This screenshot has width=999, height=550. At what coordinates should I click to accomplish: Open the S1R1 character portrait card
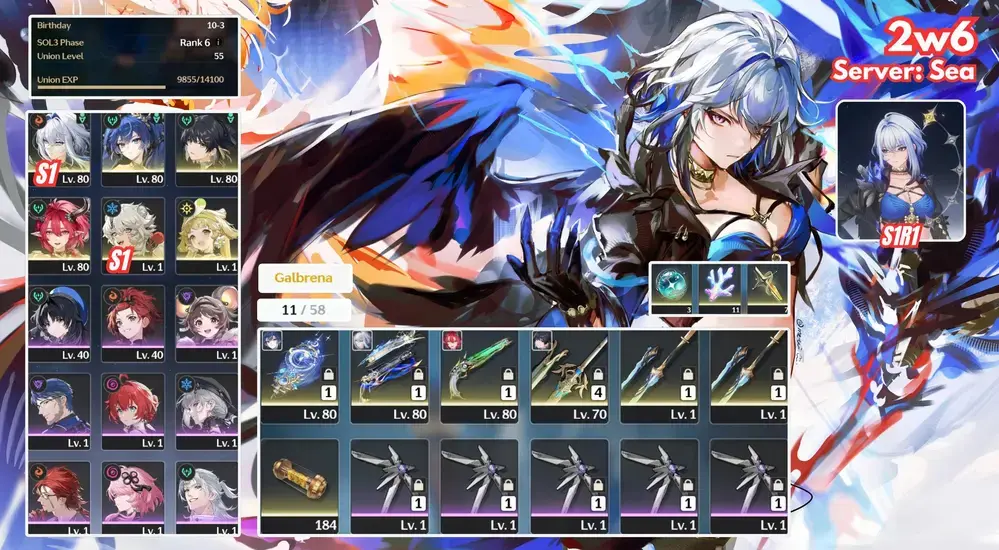[900, 170]
